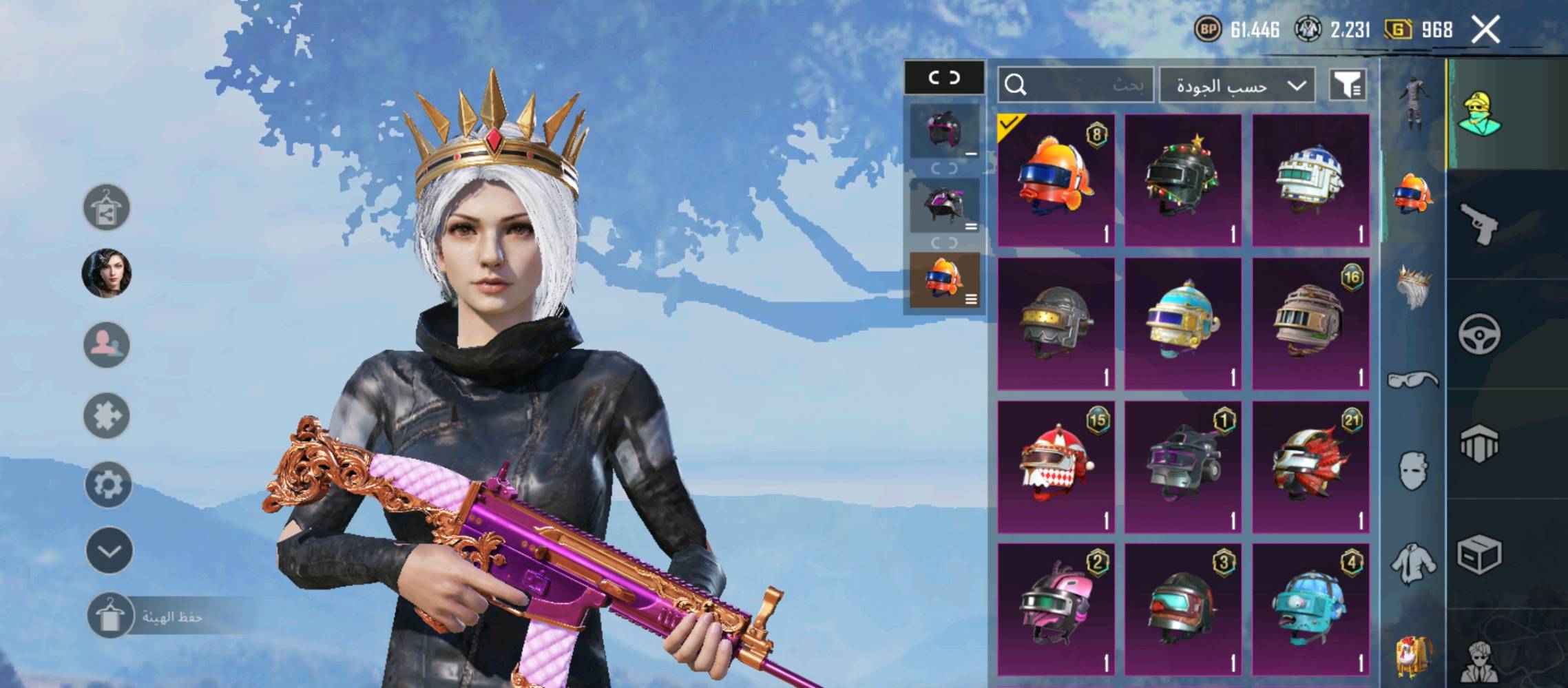The height and width of the screenshot is (688, 1568).
Task: Choose the pink and black helmet skin
Action: [x=1056, y=609]
